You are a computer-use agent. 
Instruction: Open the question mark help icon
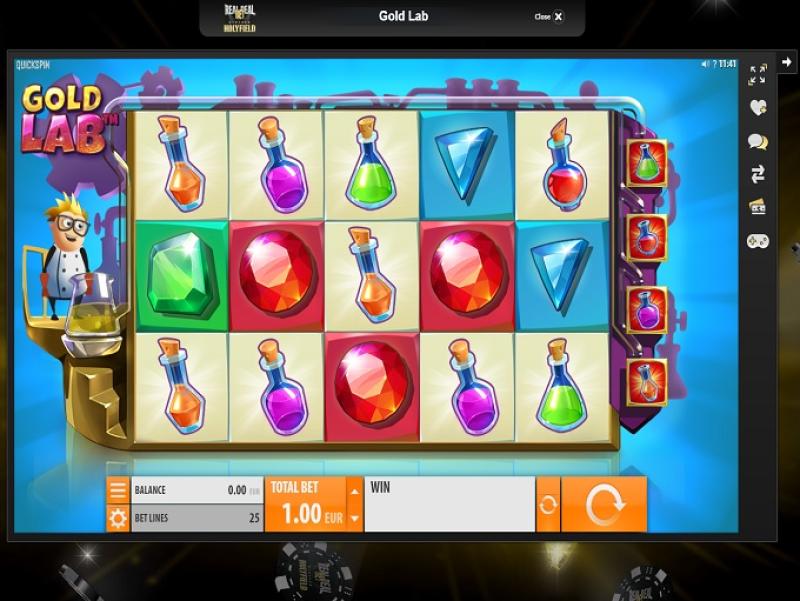715,64
